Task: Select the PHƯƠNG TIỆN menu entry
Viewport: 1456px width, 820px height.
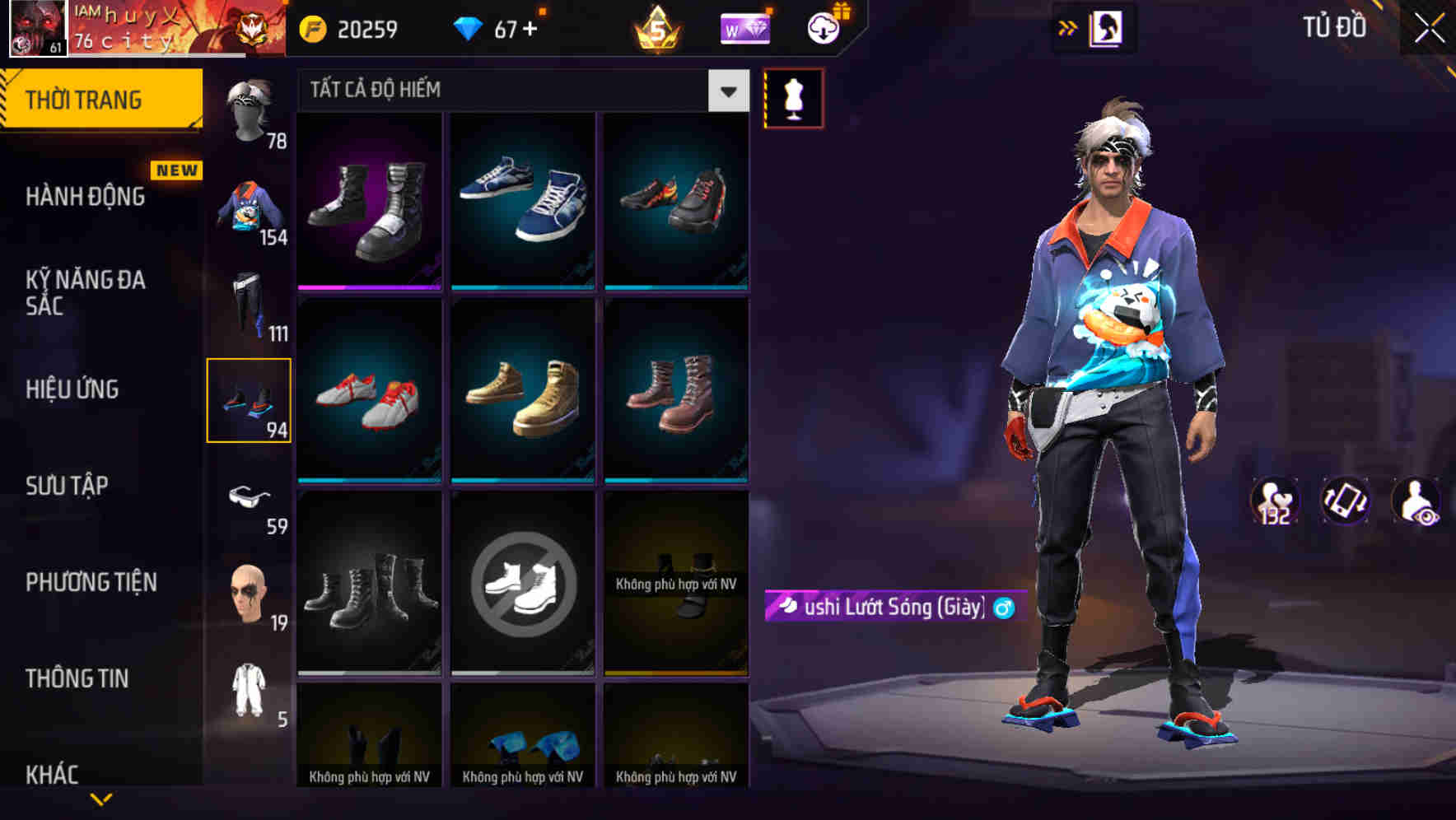Action: coord(89,582)
